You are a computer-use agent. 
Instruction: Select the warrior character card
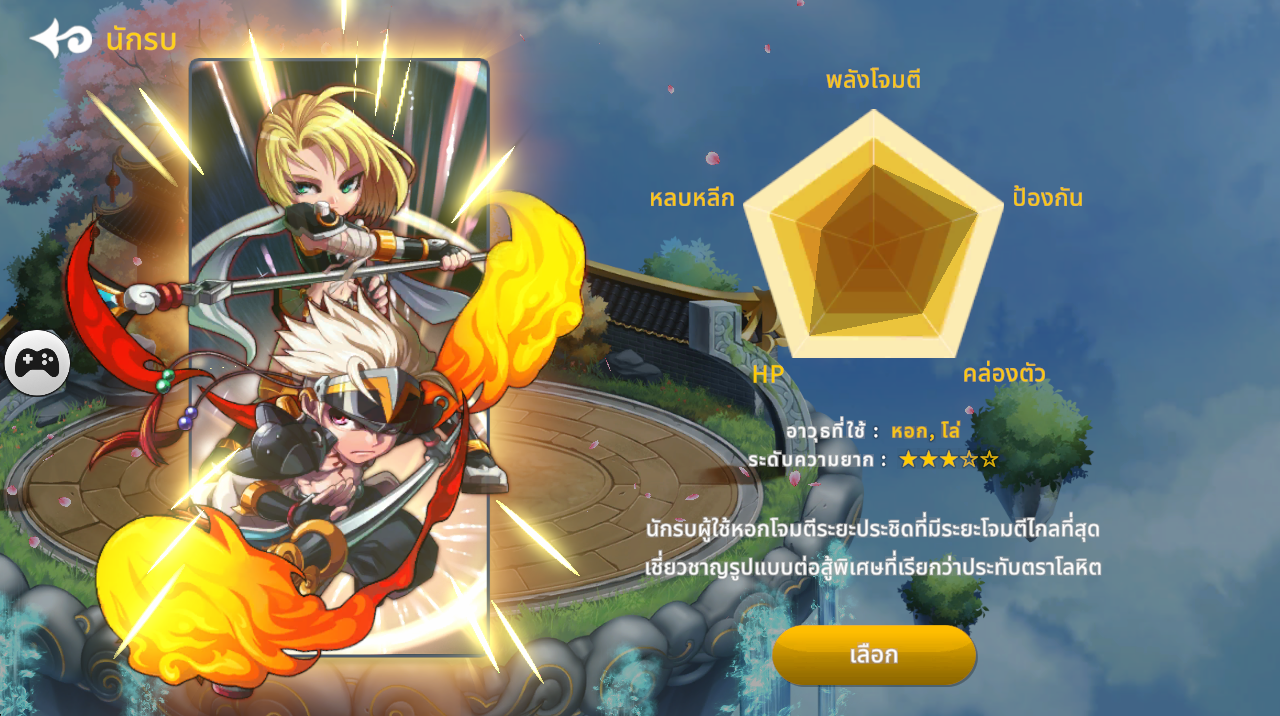click(x=339, y=357)
